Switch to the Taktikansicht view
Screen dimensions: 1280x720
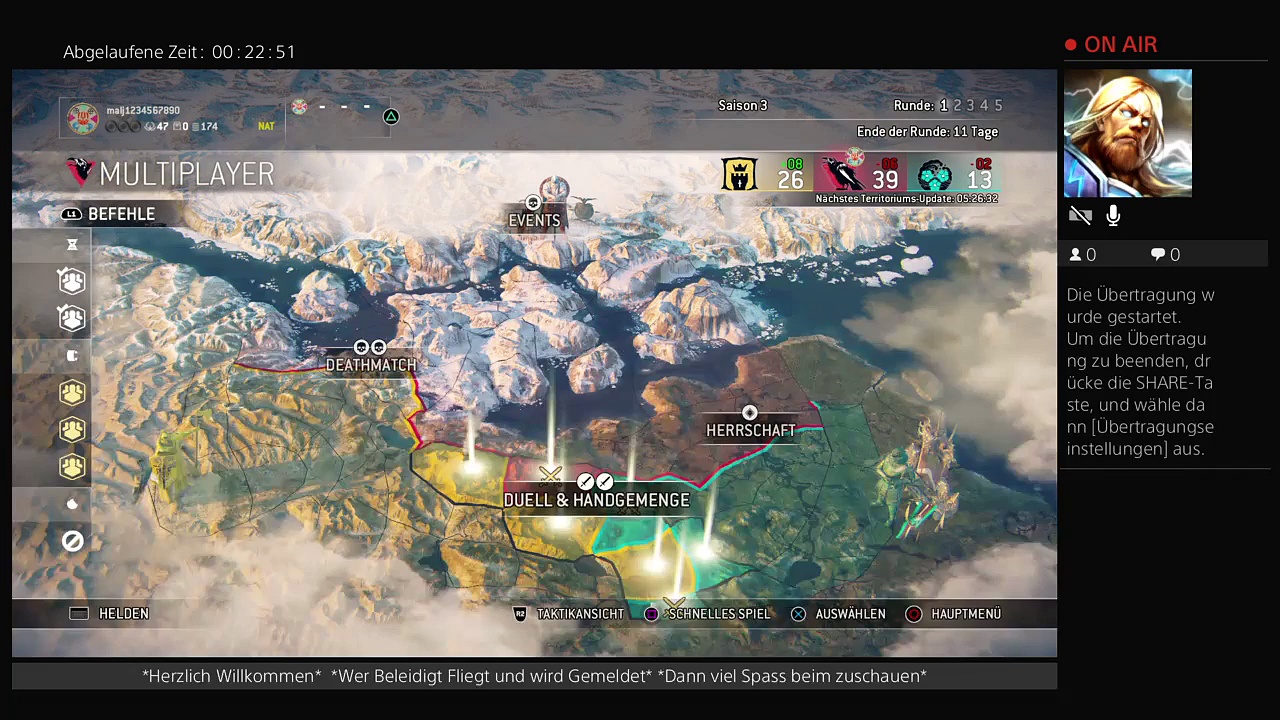pos(569,614)
